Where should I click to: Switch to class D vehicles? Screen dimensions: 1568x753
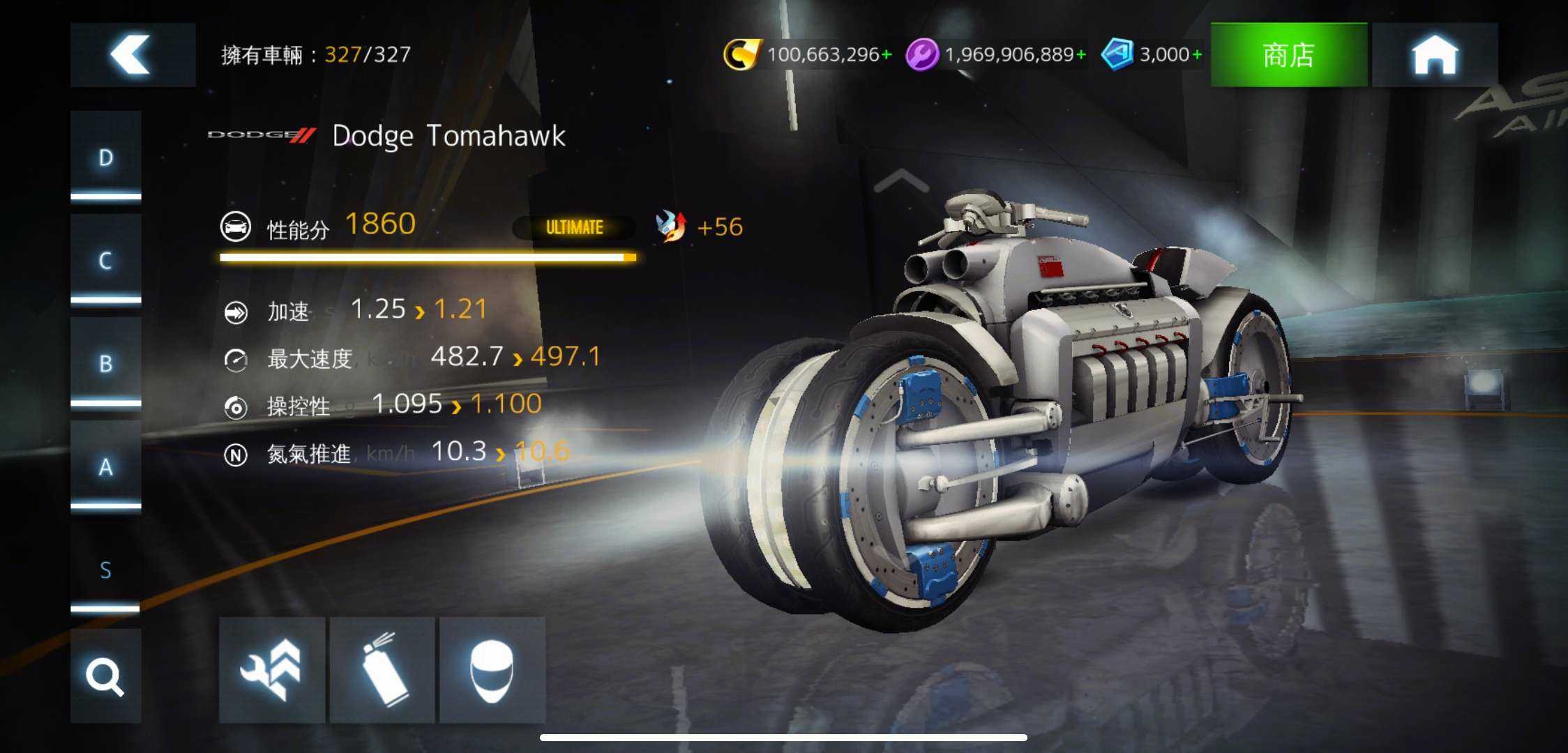tap(105, 158)
